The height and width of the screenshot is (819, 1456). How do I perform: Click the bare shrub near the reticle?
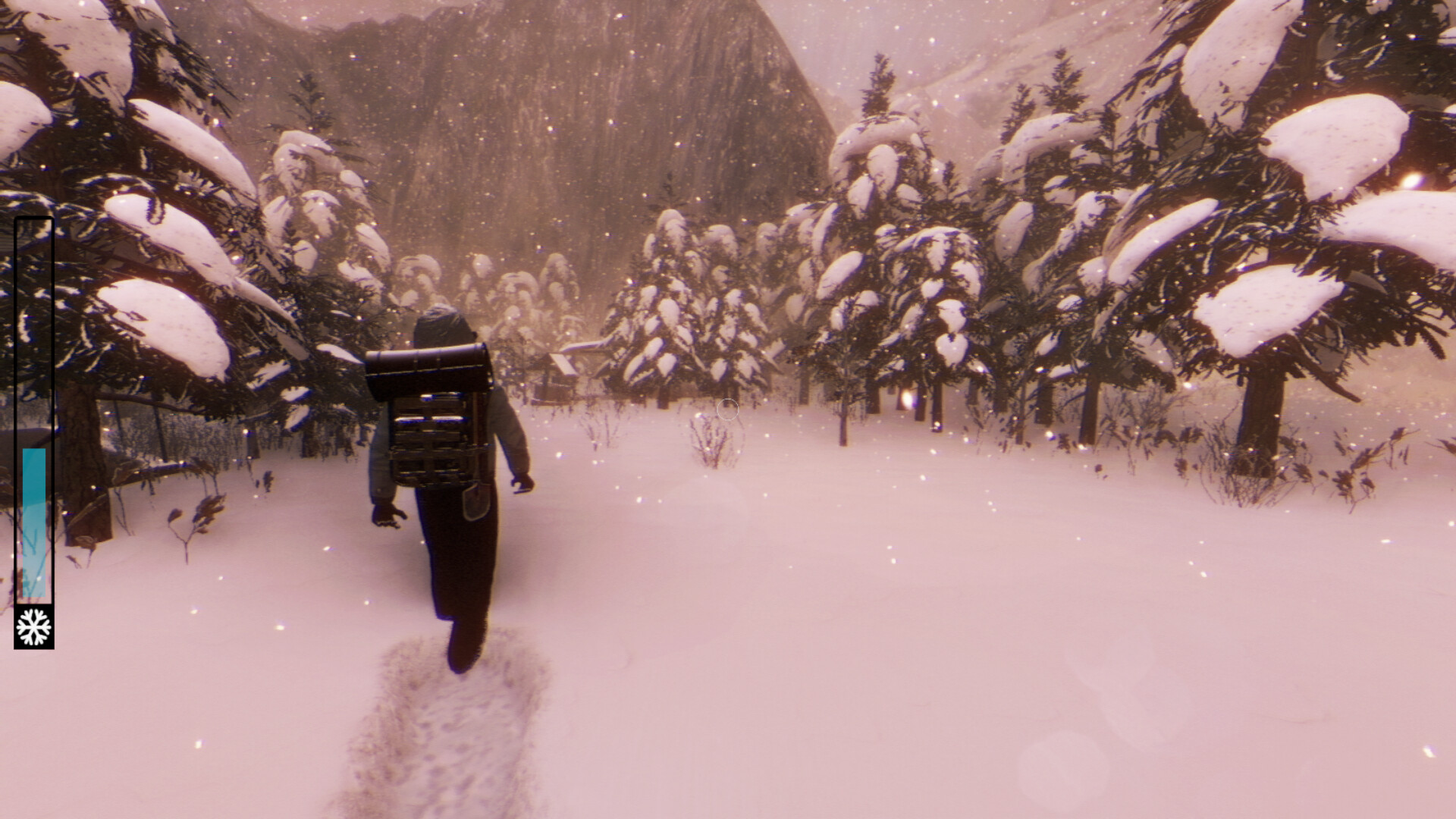[x=713, y=444]
